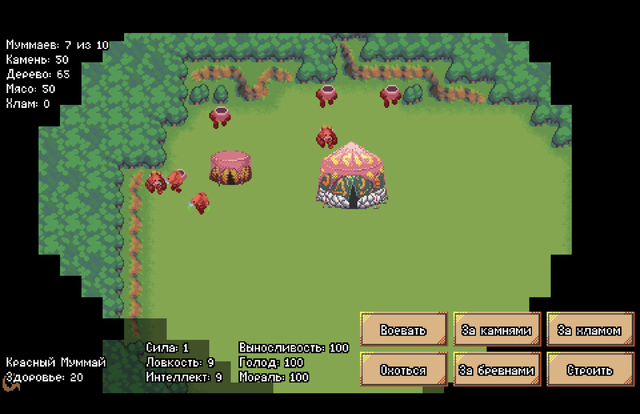Activate the За бревнами order
Screen dimensions: 640x414
(x=497, y=370)
